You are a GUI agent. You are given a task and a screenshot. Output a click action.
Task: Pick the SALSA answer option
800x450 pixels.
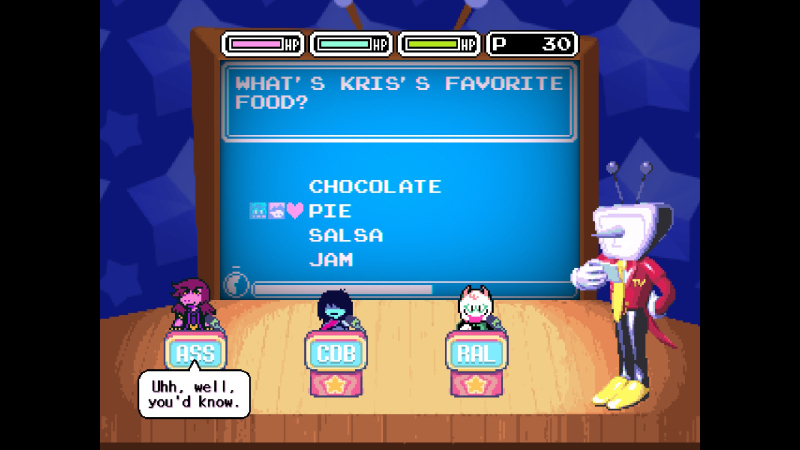click(x=346, y=236)
